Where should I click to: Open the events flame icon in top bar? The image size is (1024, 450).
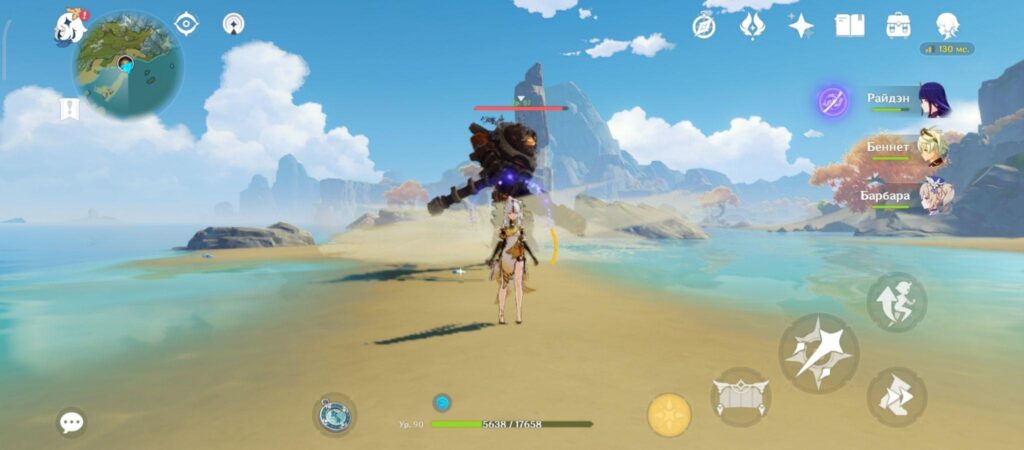752,26
